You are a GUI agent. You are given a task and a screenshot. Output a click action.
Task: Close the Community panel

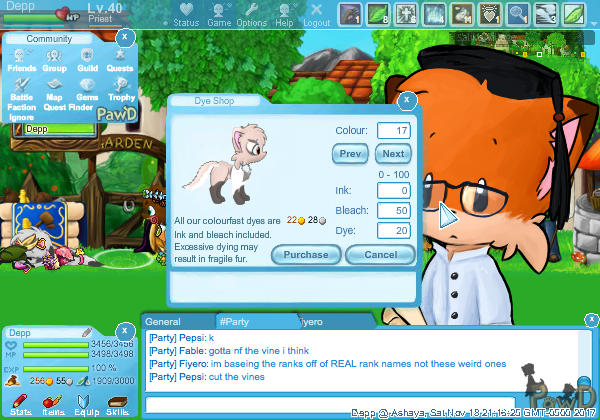123,36
